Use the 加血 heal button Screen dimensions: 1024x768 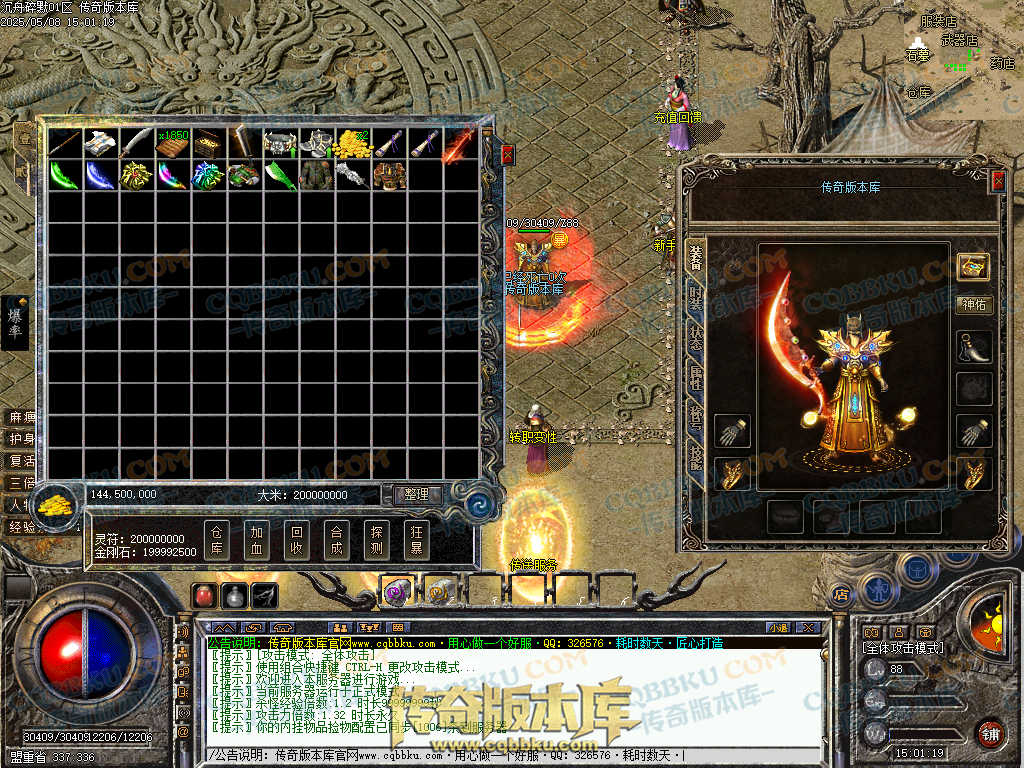click(x=257, y=540)
